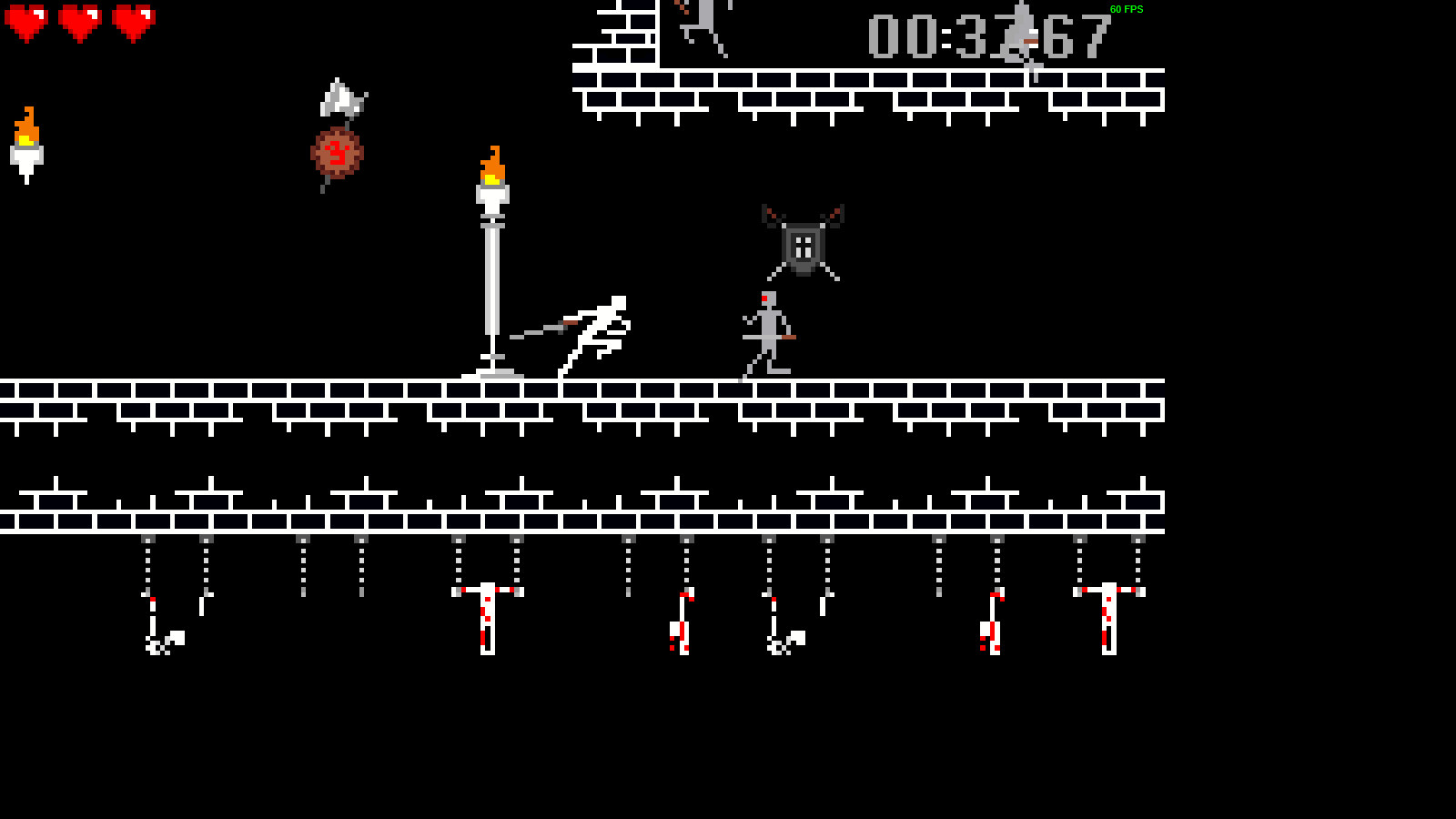The height and width of the screenshot is (819, 1456).
Task: Click the flame atop the candlestick
Action: [x=491, y=164]
